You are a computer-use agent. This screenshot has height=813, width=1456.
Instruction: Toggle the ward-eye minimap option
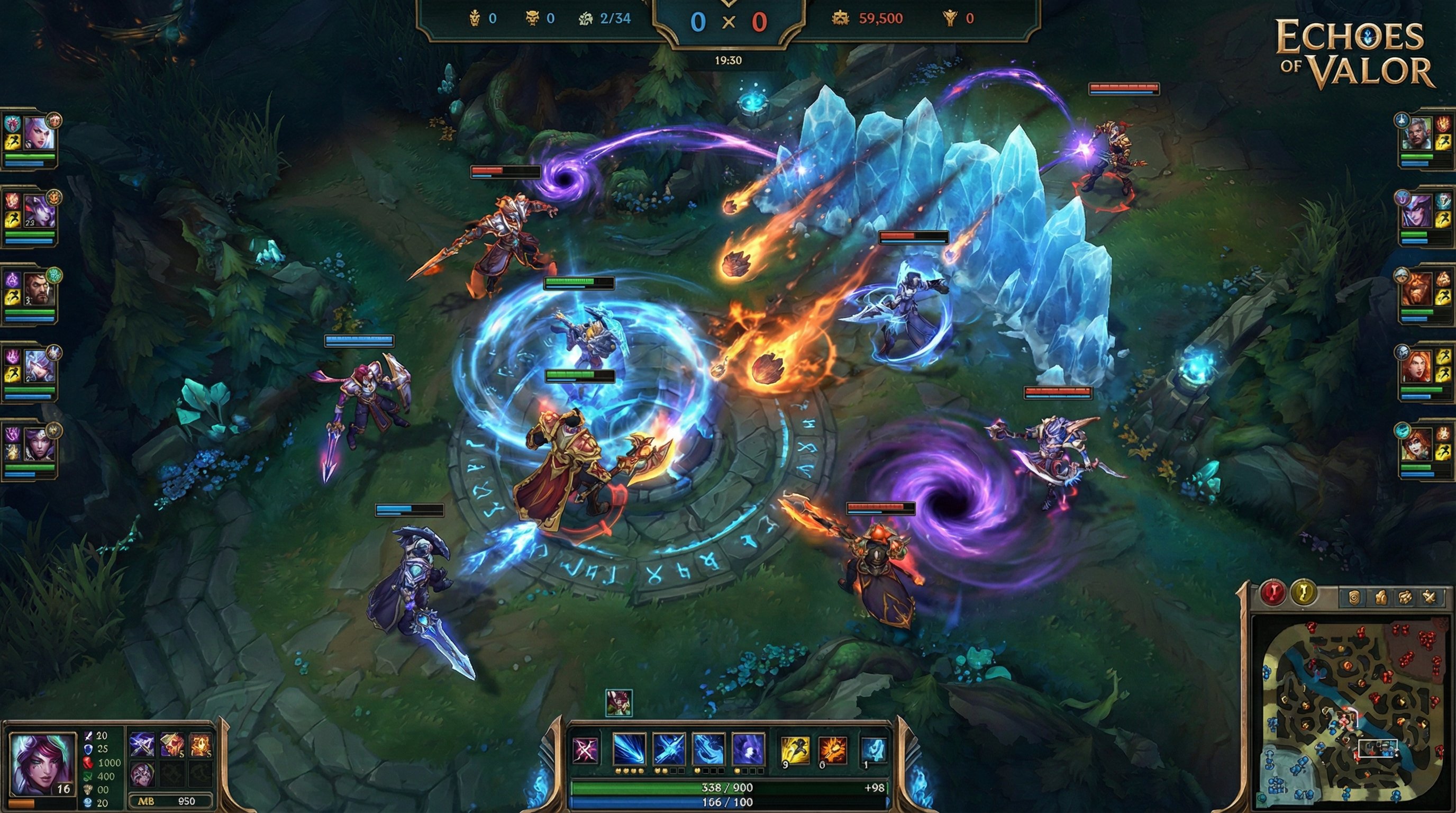click(1354, 598)
